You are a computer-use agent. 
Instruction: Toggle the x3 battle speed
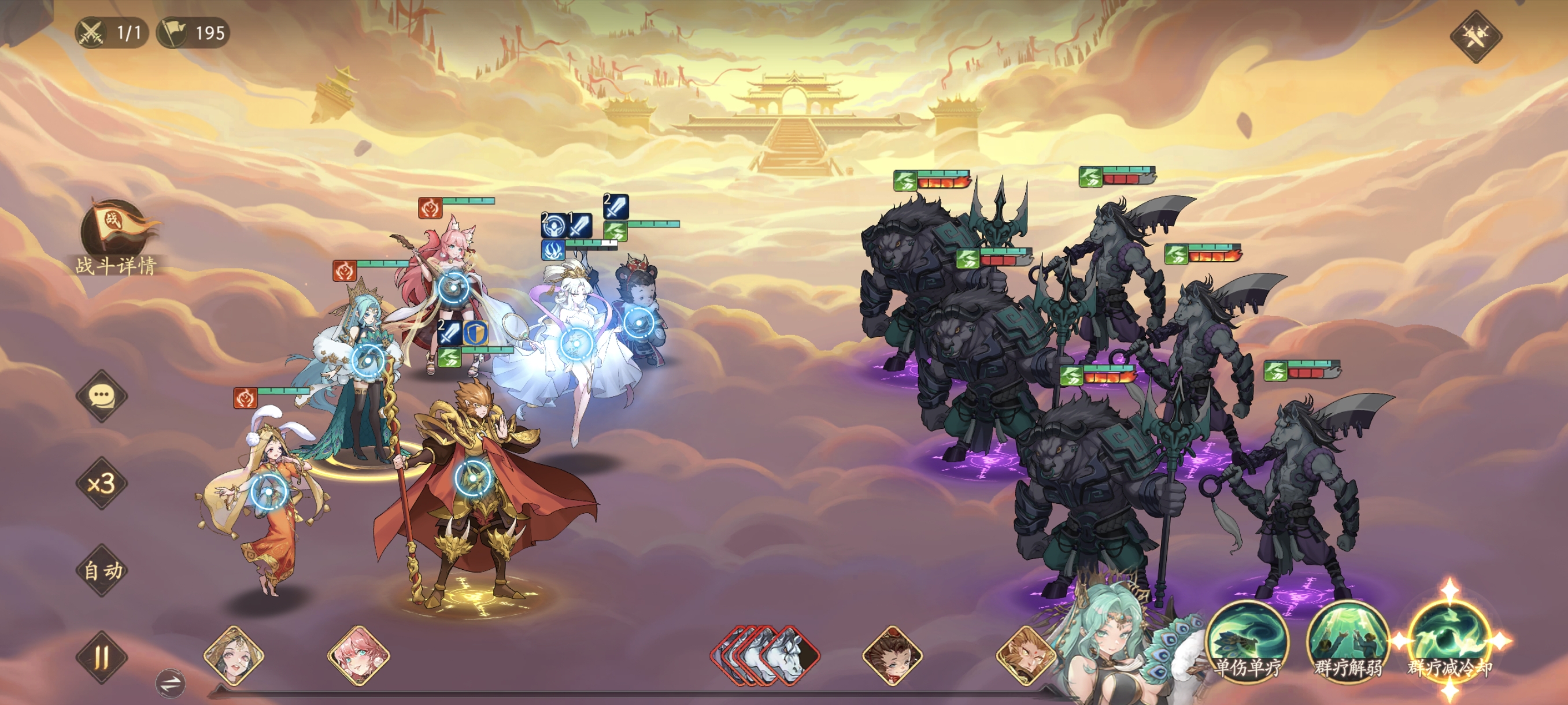[102, 484]
